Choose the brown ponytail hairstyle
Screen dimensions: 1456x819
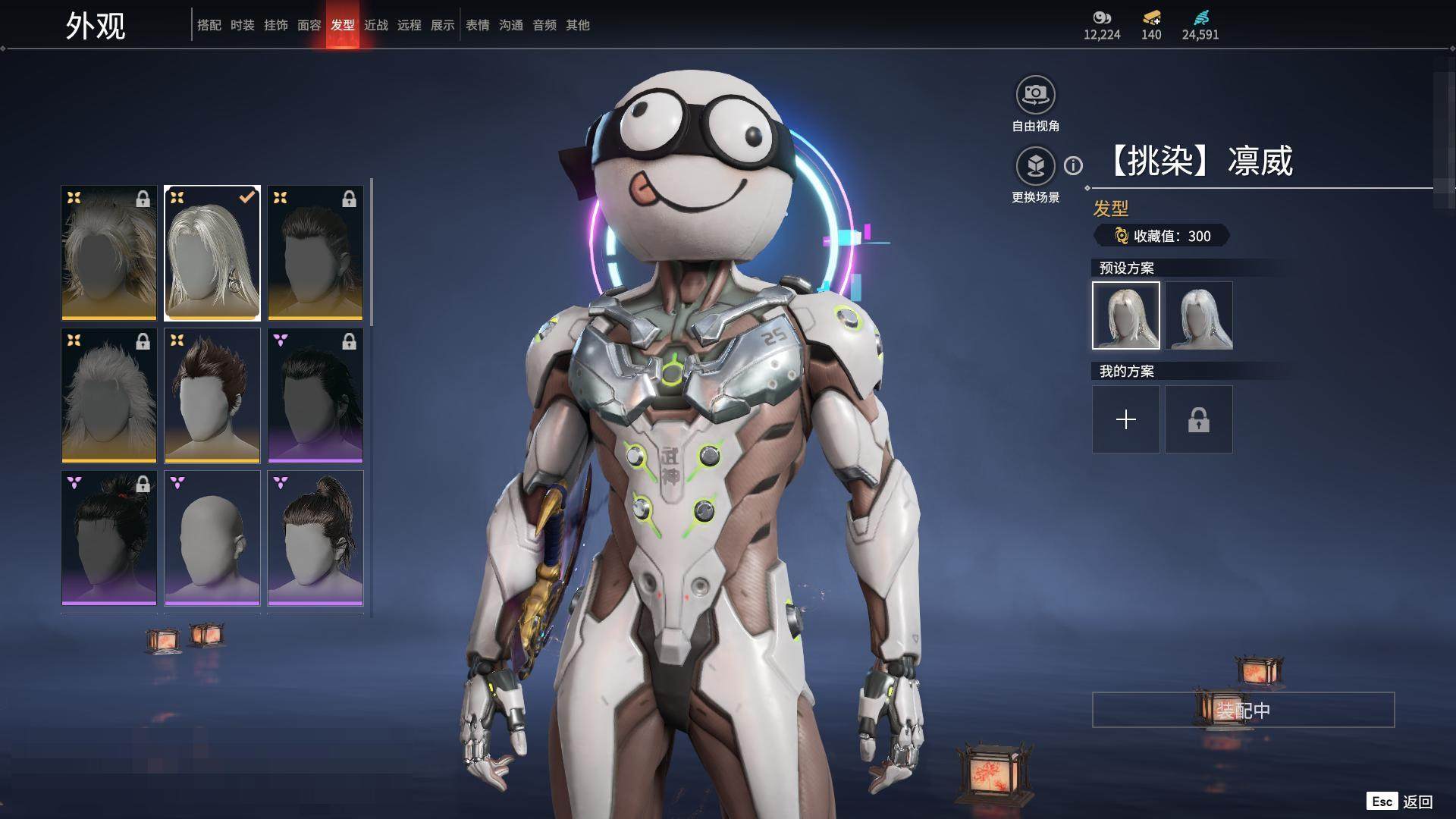tap(315, 538)
